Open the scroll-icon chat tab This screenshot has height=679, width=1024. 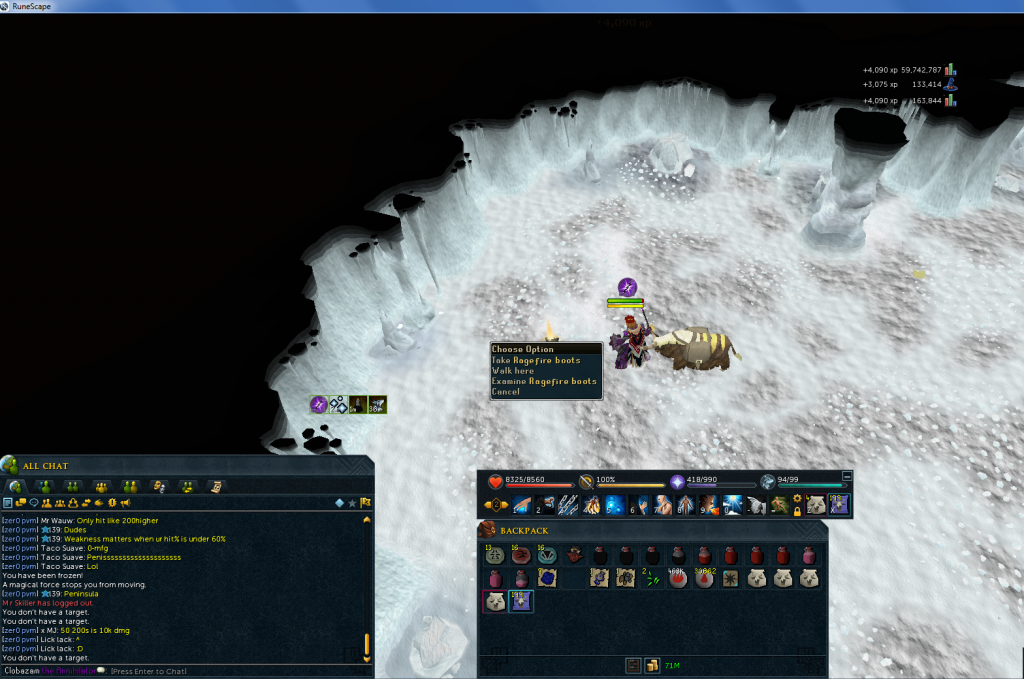click(216, 486)
